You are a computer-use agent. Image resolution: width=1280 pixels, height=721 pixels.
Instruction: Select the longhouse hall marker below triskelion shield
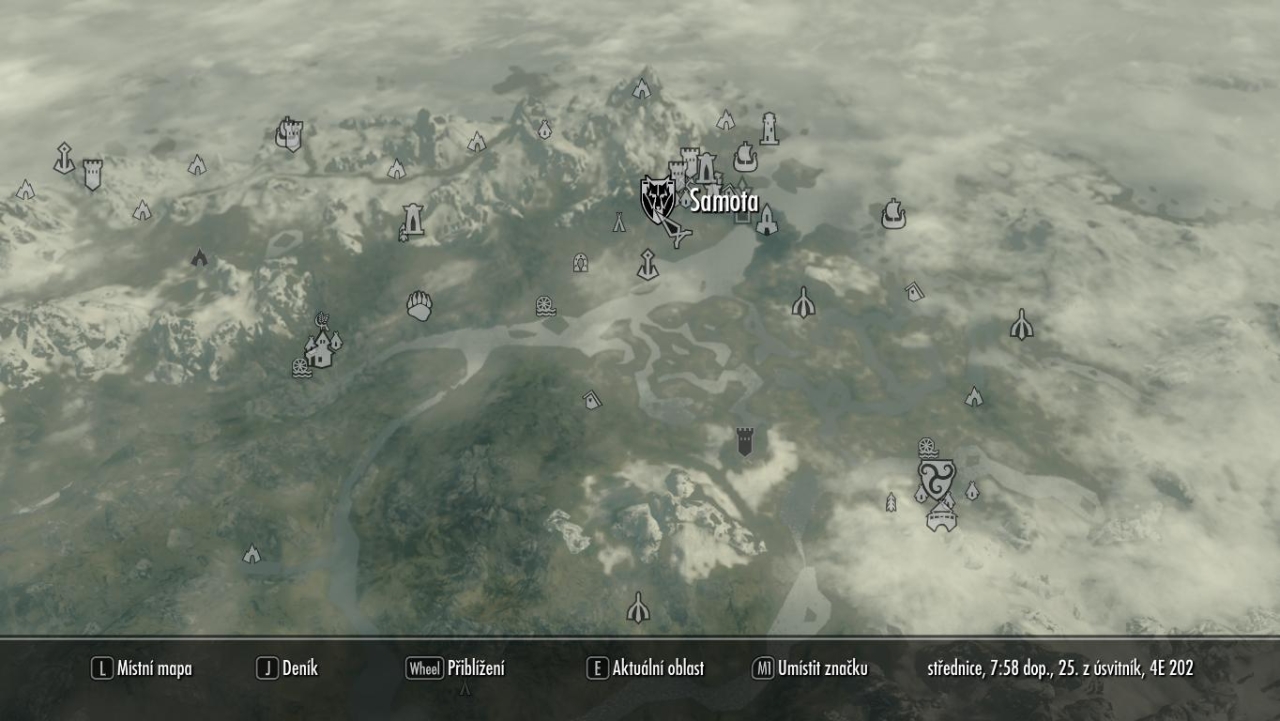[941, 517]
